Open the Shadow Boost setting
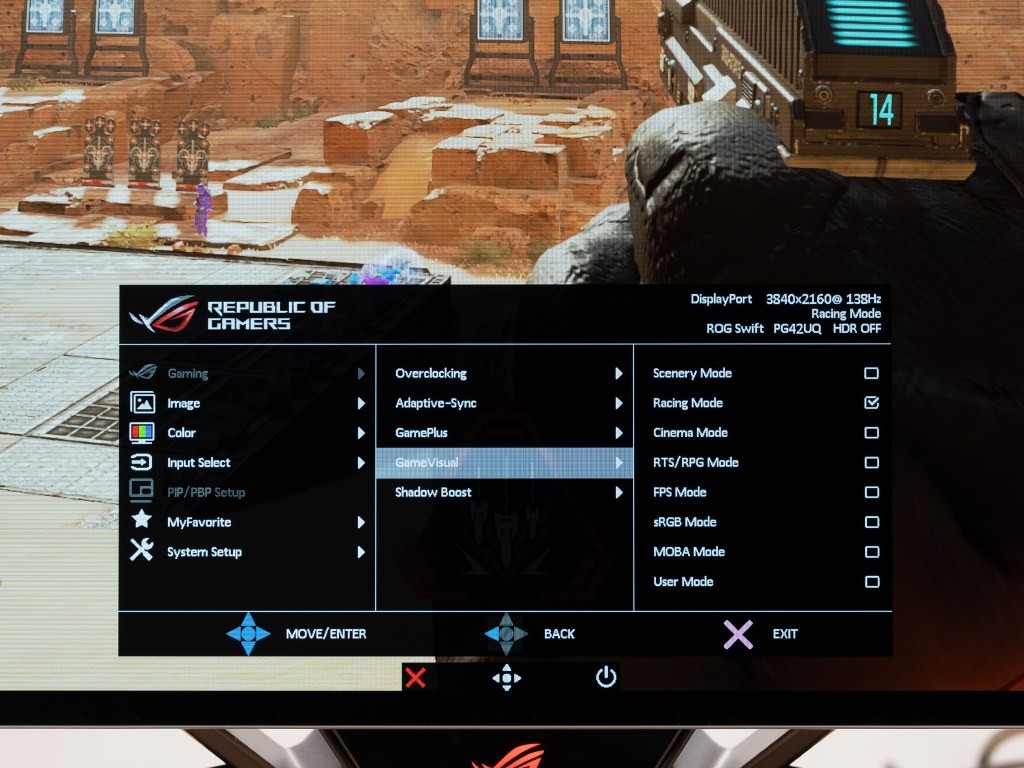The height and width of the screenshot is (768, 1024). (x=433, y=492)
